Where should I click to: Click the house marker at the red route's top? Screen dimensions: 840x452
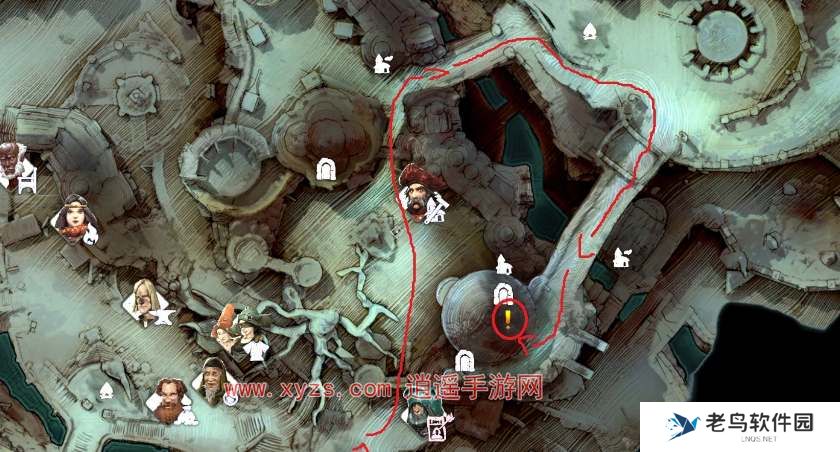pos(380,65)
